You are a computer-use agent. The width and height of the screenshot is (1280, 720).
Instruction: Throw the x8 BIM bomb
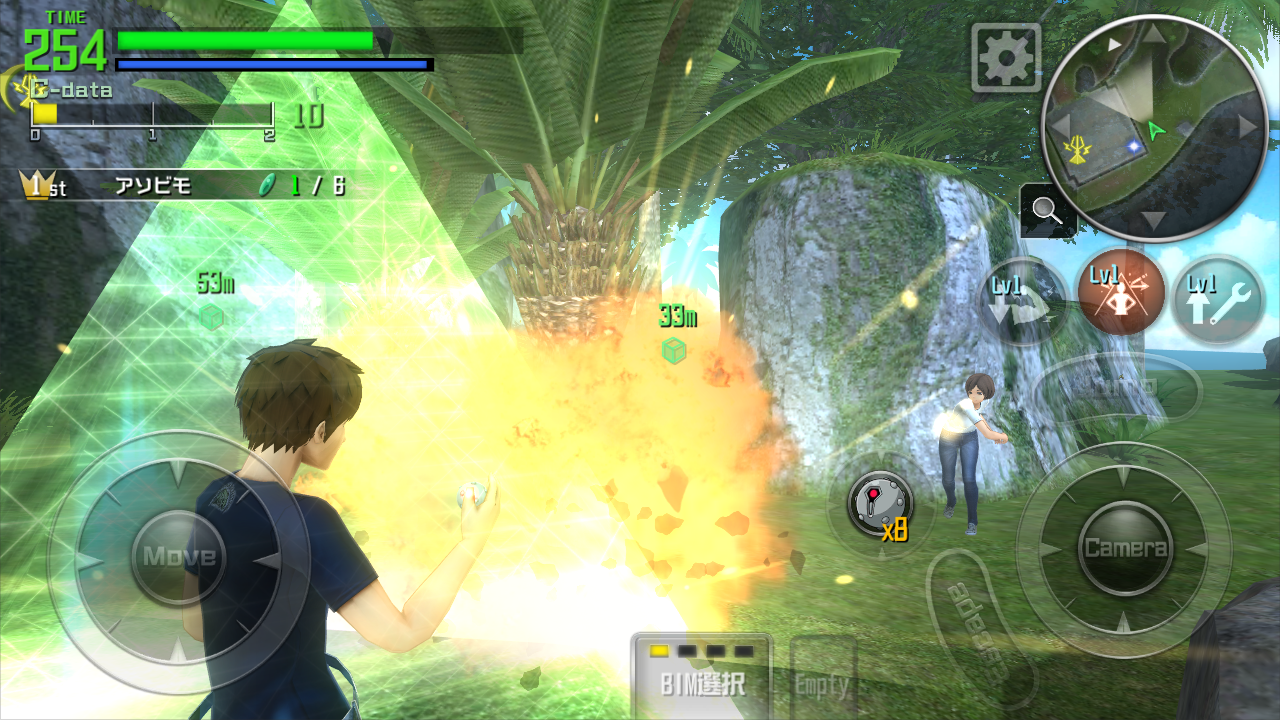(880, 503)
